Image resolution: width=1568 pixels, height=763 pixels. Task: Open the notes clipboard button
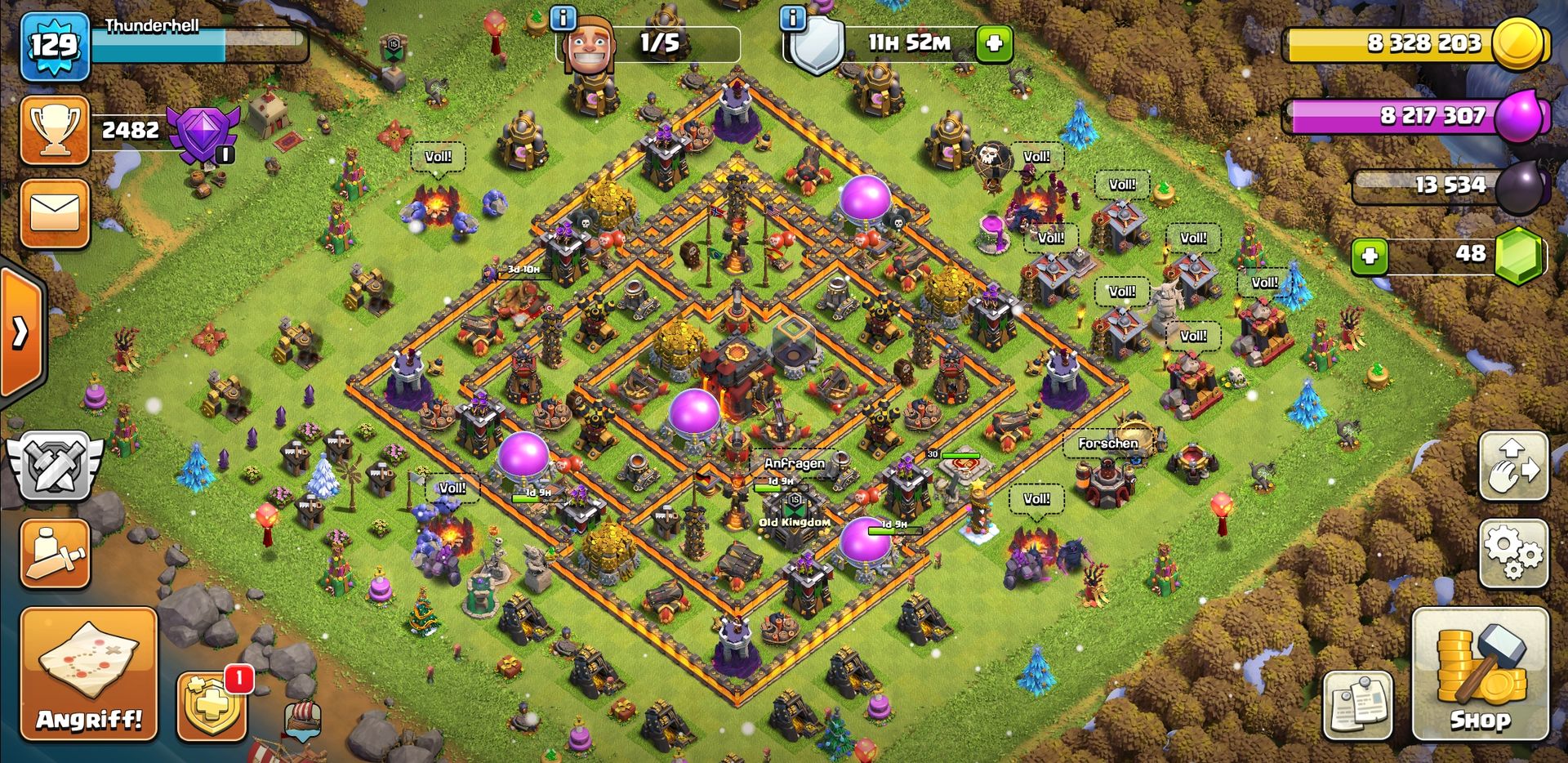(1357, 704)
